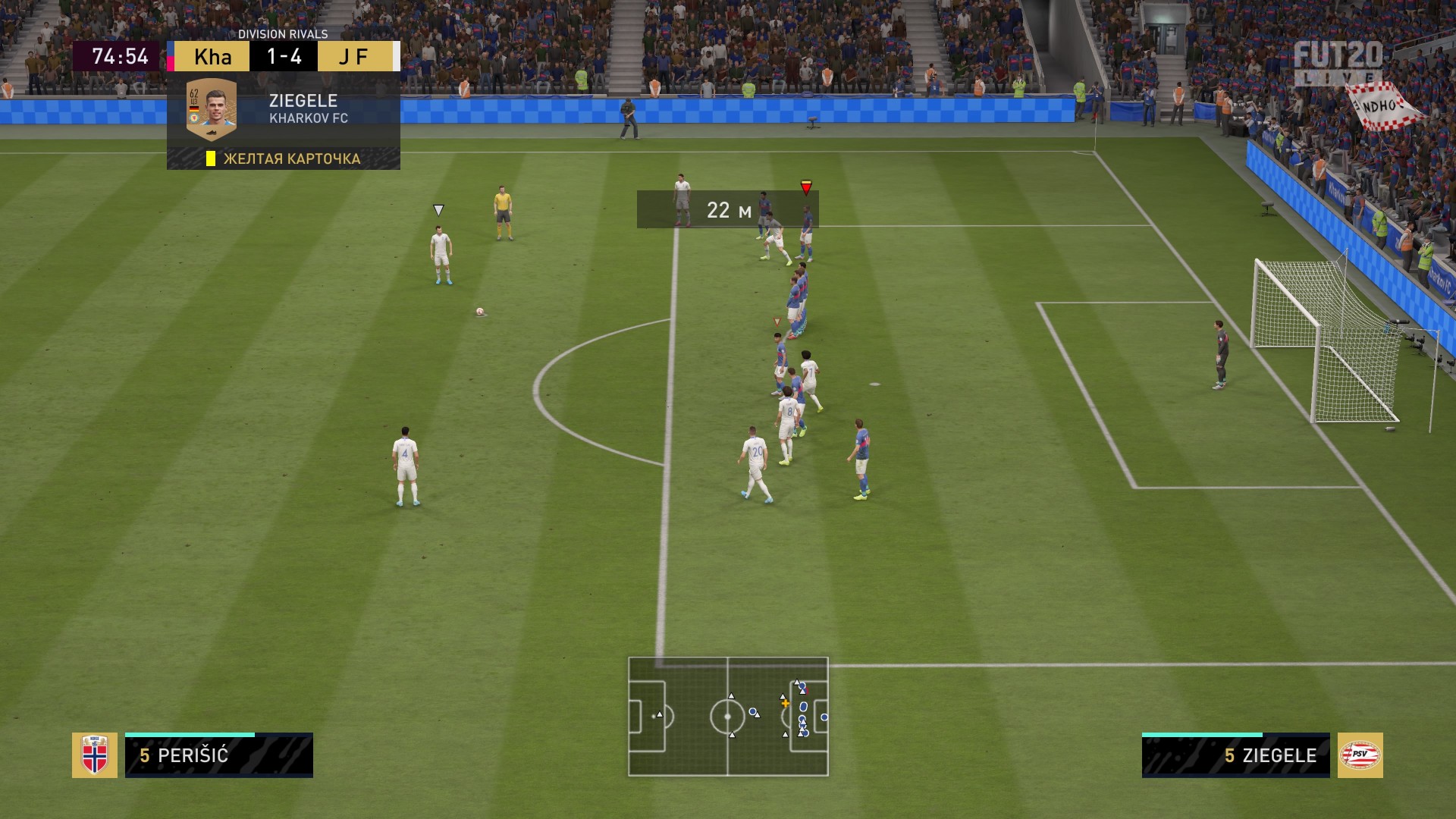Click the pitch radar minimap
1456x819 pixels.
(x=728, y=717)
